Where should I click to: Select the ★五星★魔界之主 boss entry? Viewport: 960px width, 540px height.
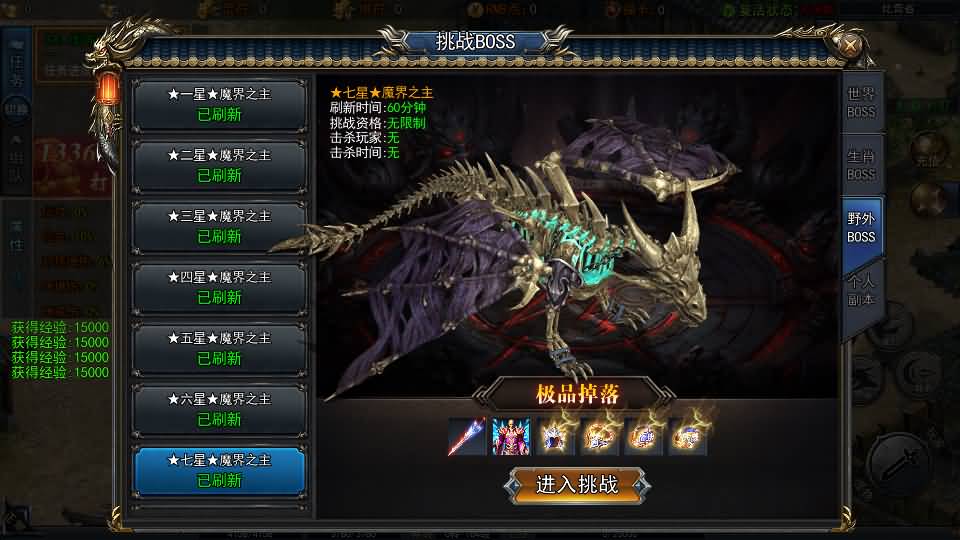[x=220, y=348]
